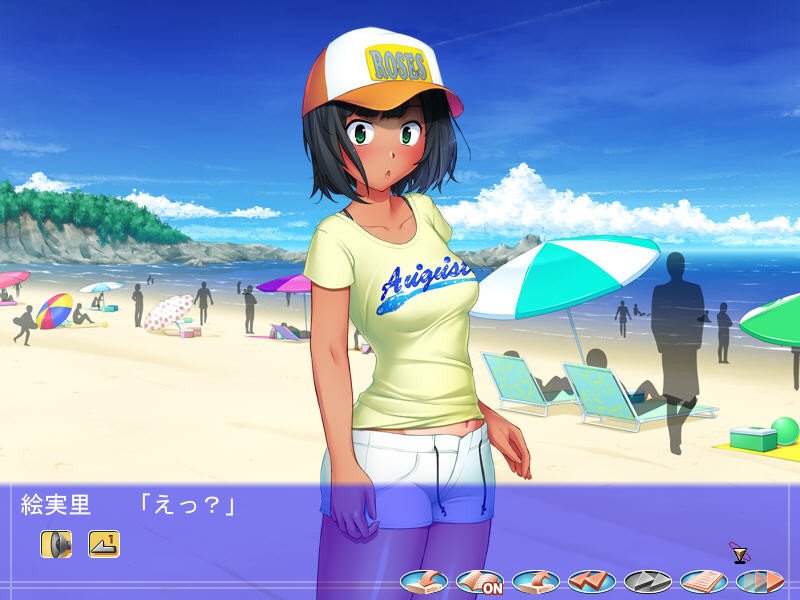Activate the orange play arrow auto-mode button
The image size is (800, 600).
click(x=760, y=580)
